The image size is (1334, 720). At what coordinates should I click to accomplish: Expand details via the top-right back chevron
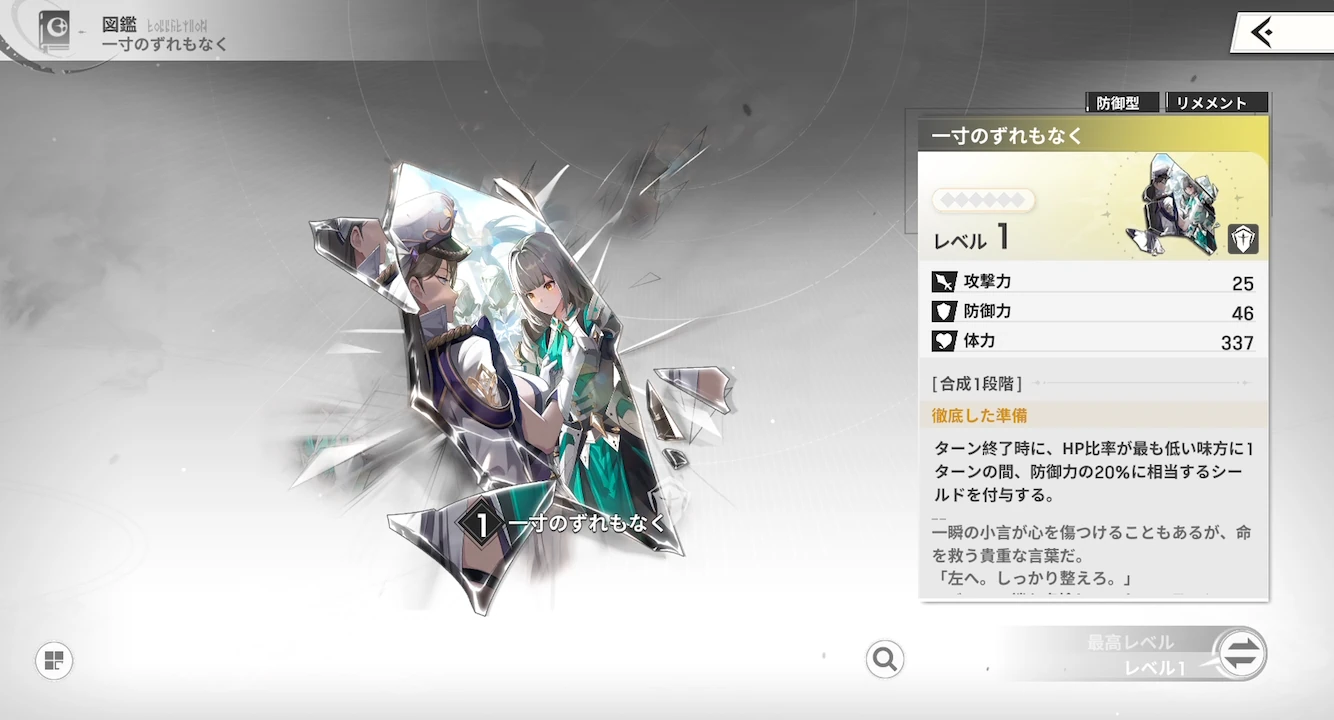click(x=1262, y=31)
